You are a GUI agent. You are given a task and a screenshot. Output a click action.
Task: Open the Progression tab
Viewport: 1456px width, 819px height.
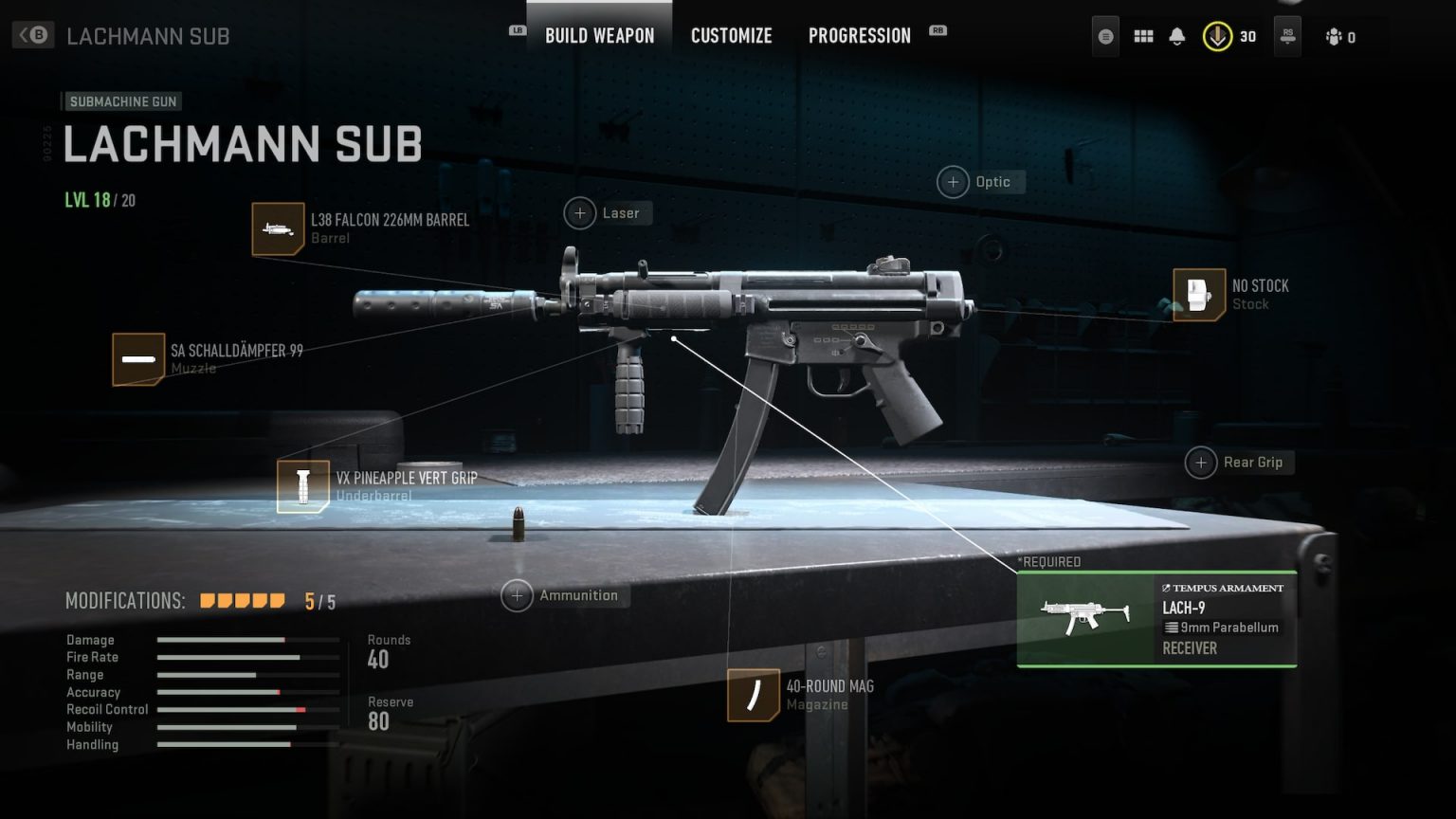click(x=858, y=36)
